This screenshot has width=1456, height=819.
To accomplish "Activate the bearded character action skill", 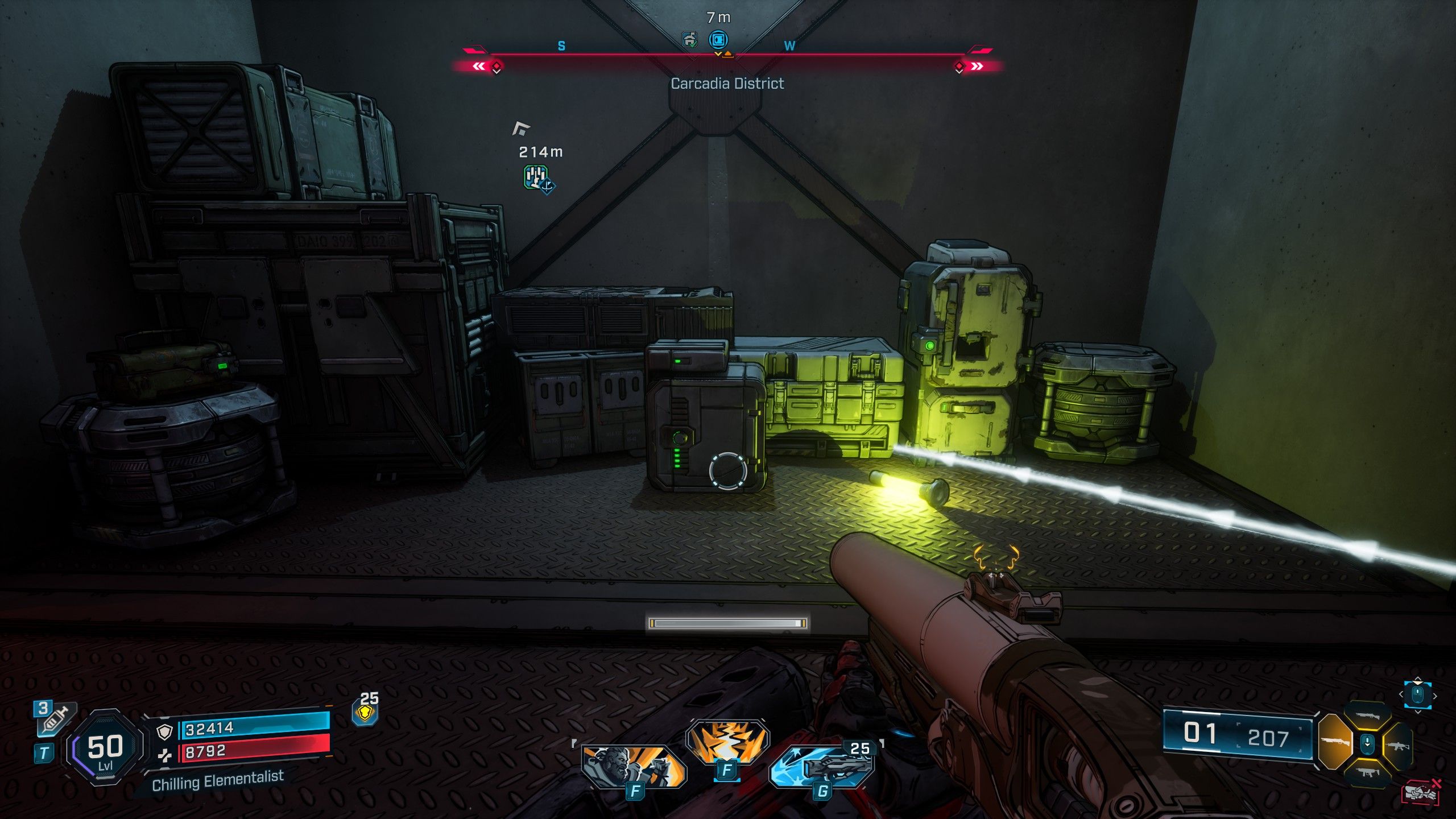I will click(x=634, y=766).
